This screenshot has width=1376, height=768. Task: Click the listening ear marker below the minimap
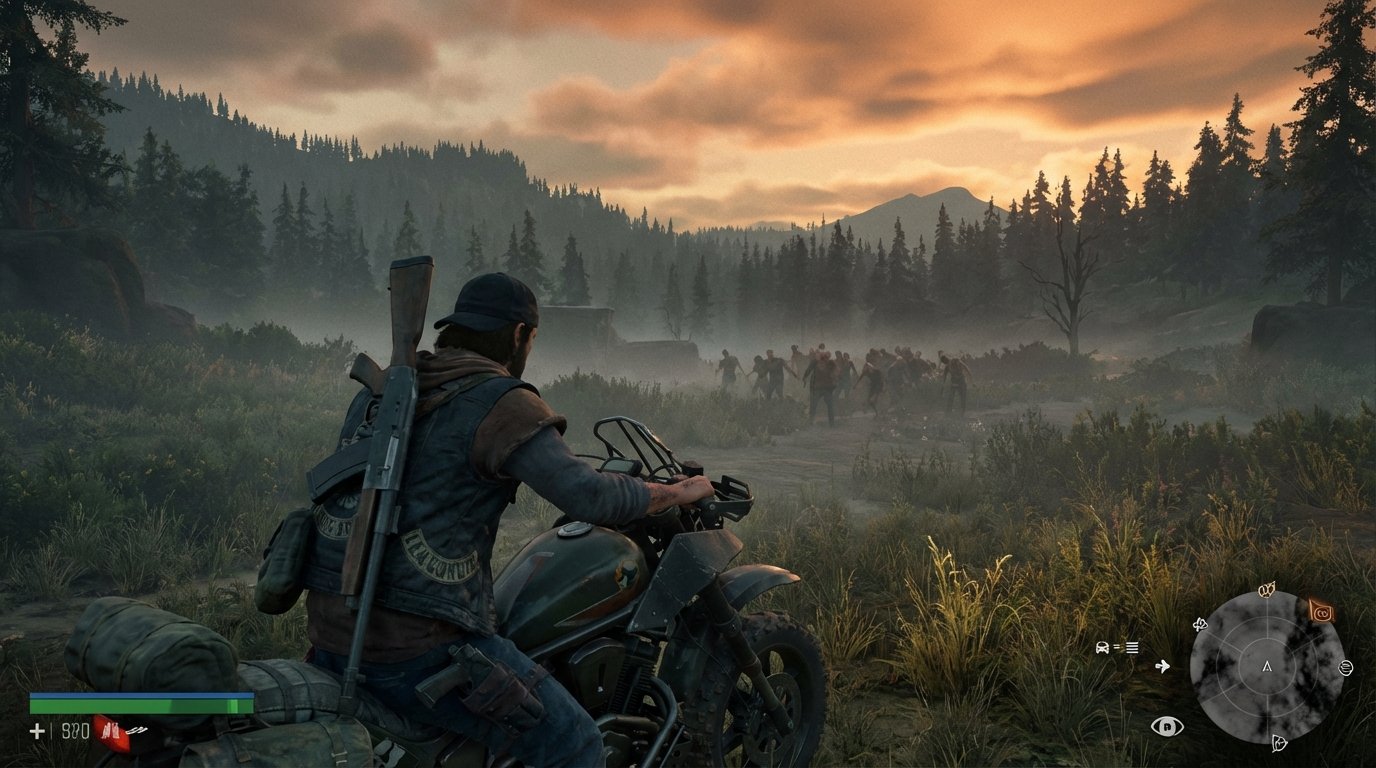(x=1279, y=743)
